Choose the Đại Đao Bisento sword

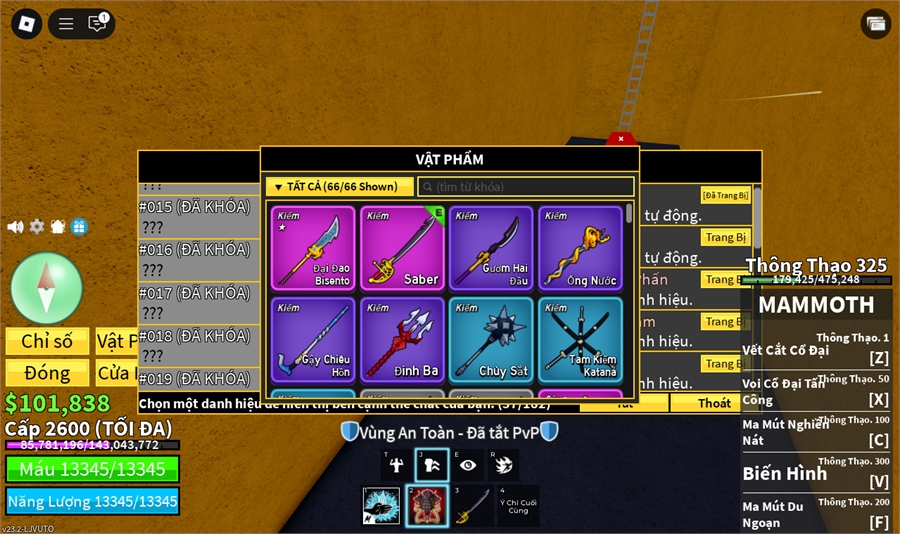(x=313, y=248)
